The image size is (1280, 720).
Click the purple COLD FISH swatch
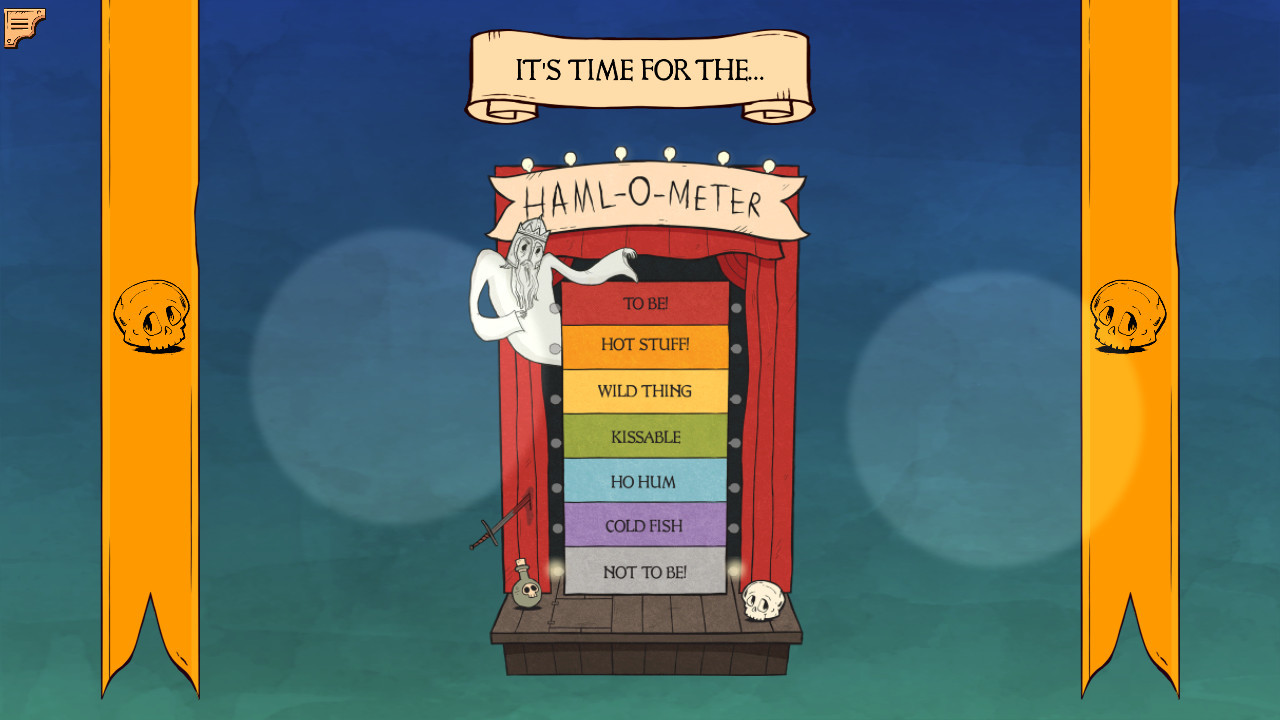646,526
